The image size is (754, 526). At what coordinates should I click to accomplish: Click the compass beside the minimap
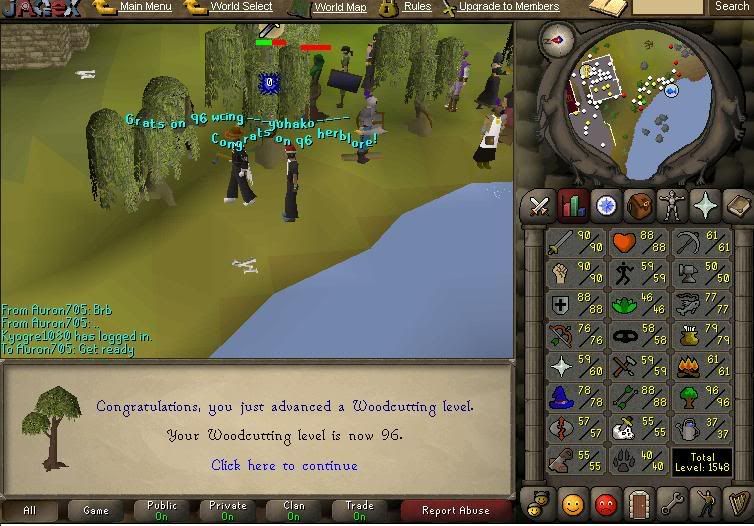point(554,38)
